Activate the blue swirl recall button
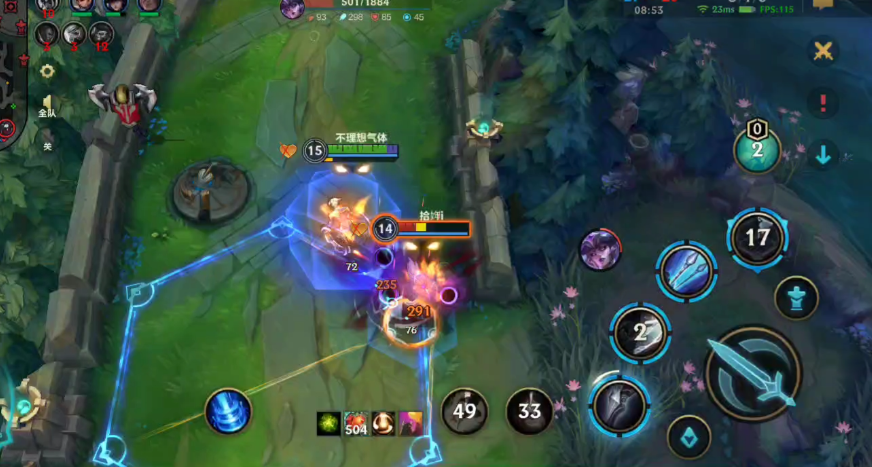 click(x=227, y=411)
